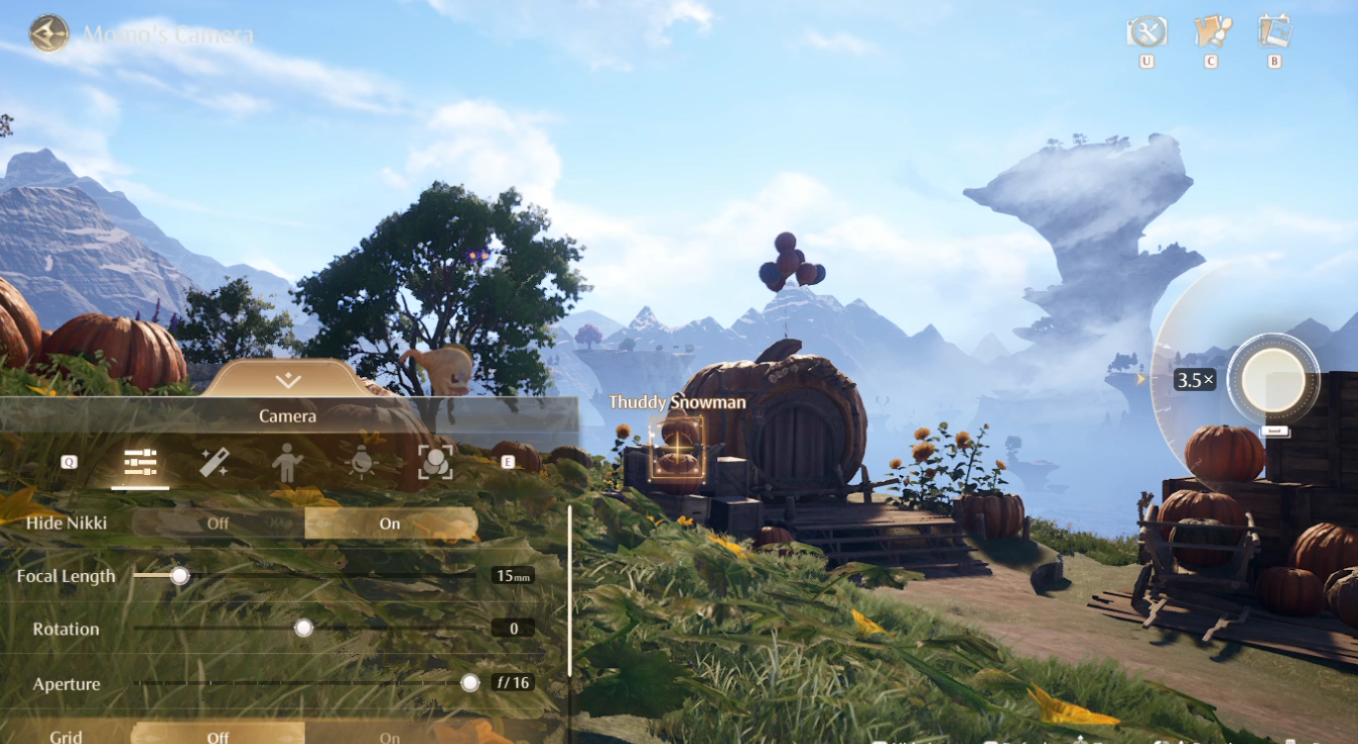Select the camera sliders settings tab

140,462
